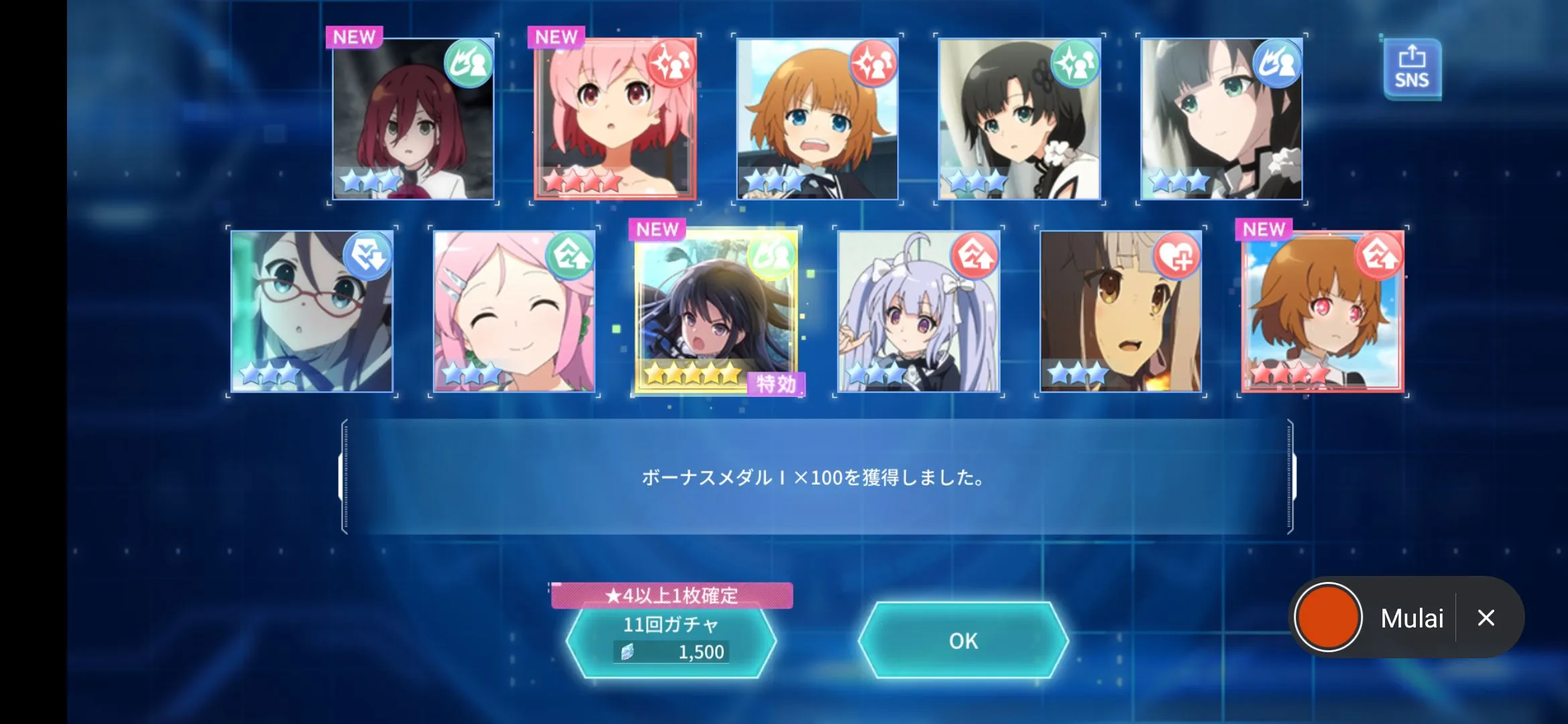
Task: Pull again with the 11回ガチャ button
Action: (x=671, y=640)
